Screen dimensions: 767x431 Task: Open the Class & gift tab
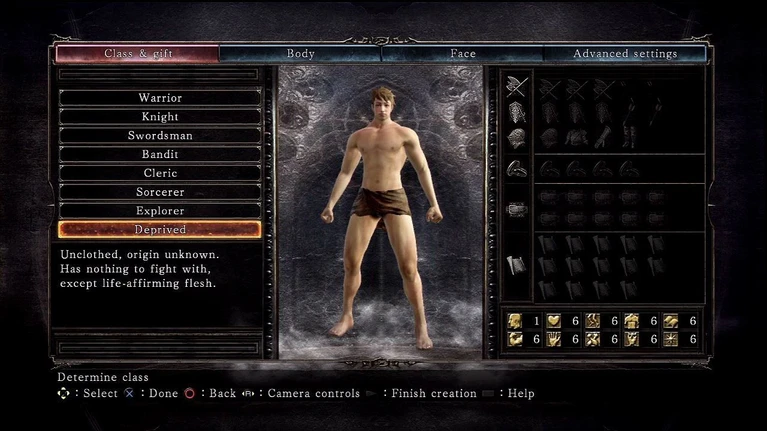(137, 54)
